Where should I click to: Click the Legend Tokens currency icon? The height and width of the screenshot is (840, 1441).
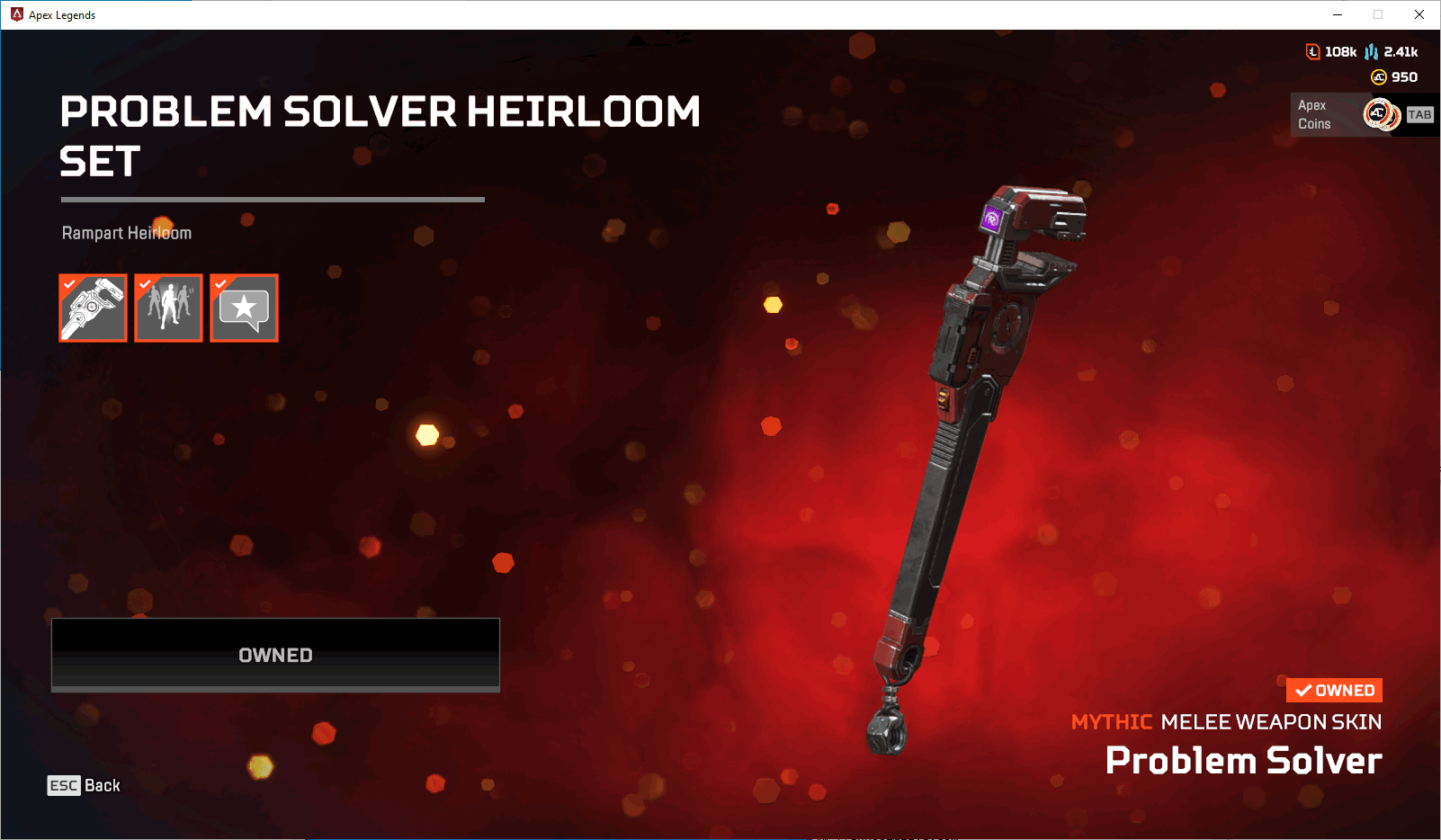pyautogui.click(x=1312, y=51)
